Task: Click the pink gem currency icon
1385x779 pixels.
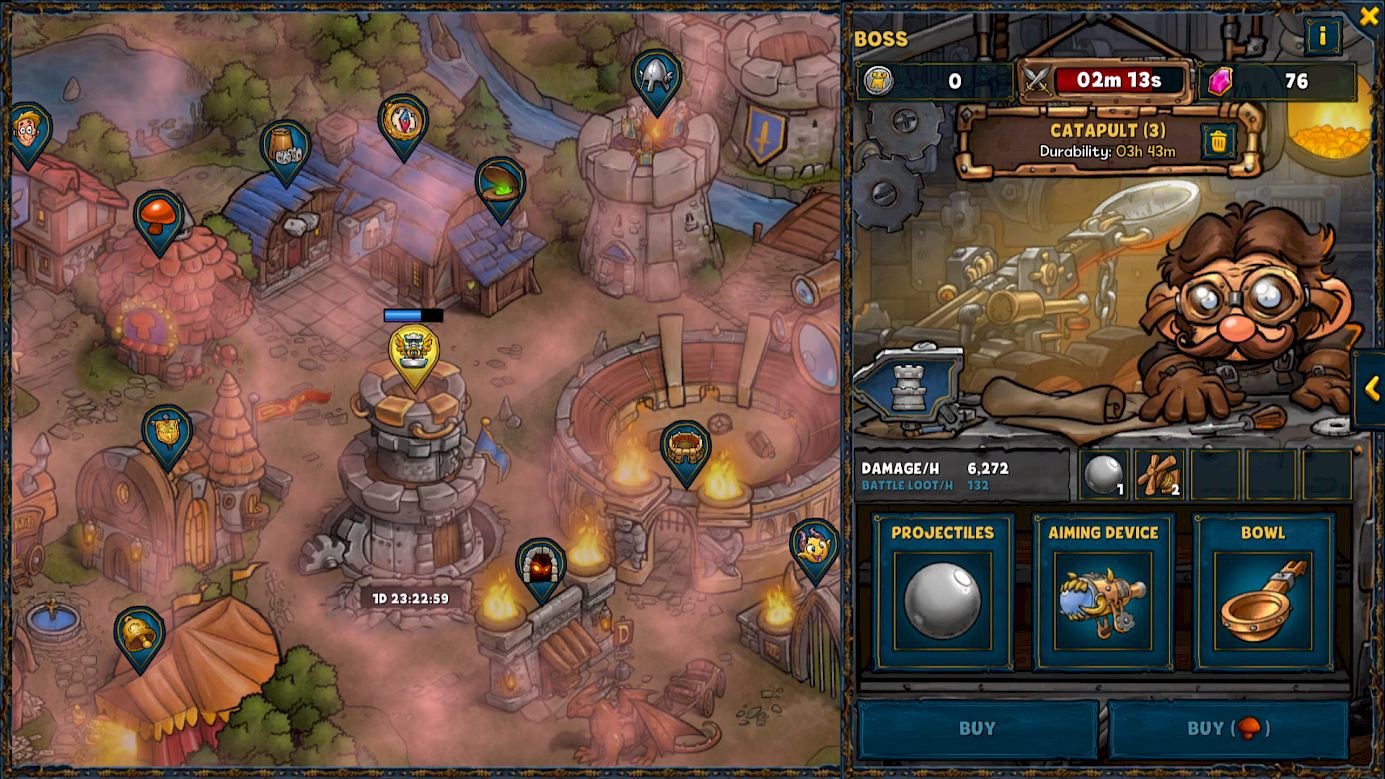Action: (1220, 81)
